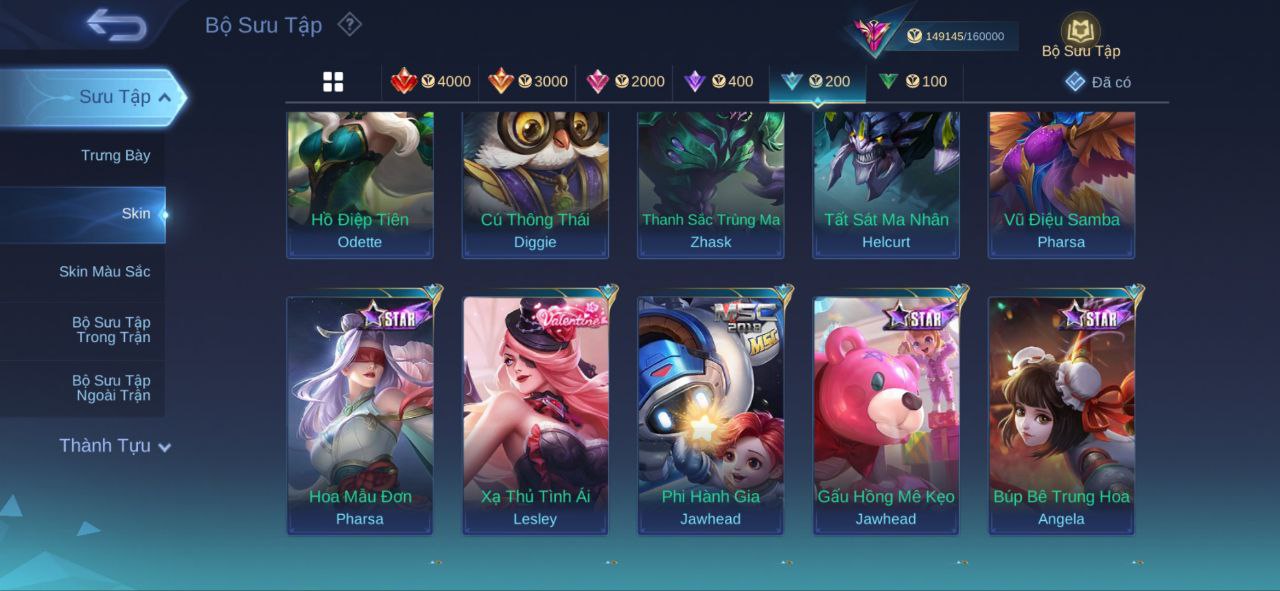This screenshot has height=591, width=1280.
Task: Pick the Búp Bê Trung Hoa Angela skin
Action: [1061, 415]
